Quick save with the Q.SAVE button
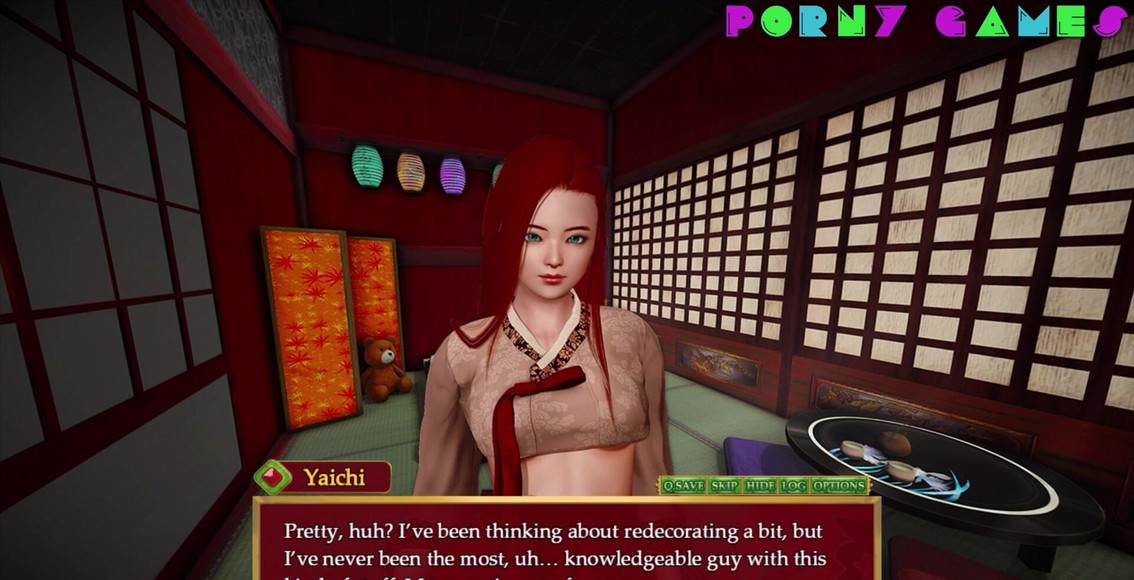Screen dimensions: 1134x580 tap(683, 486)
